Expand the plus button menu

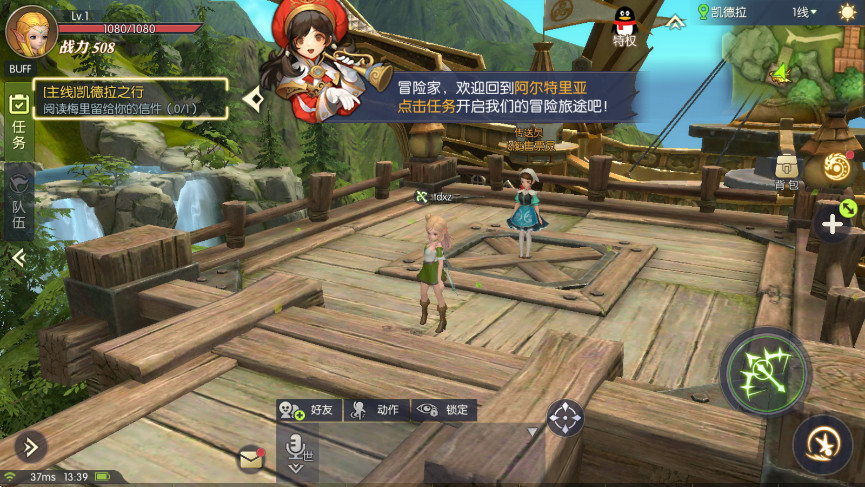832,225
